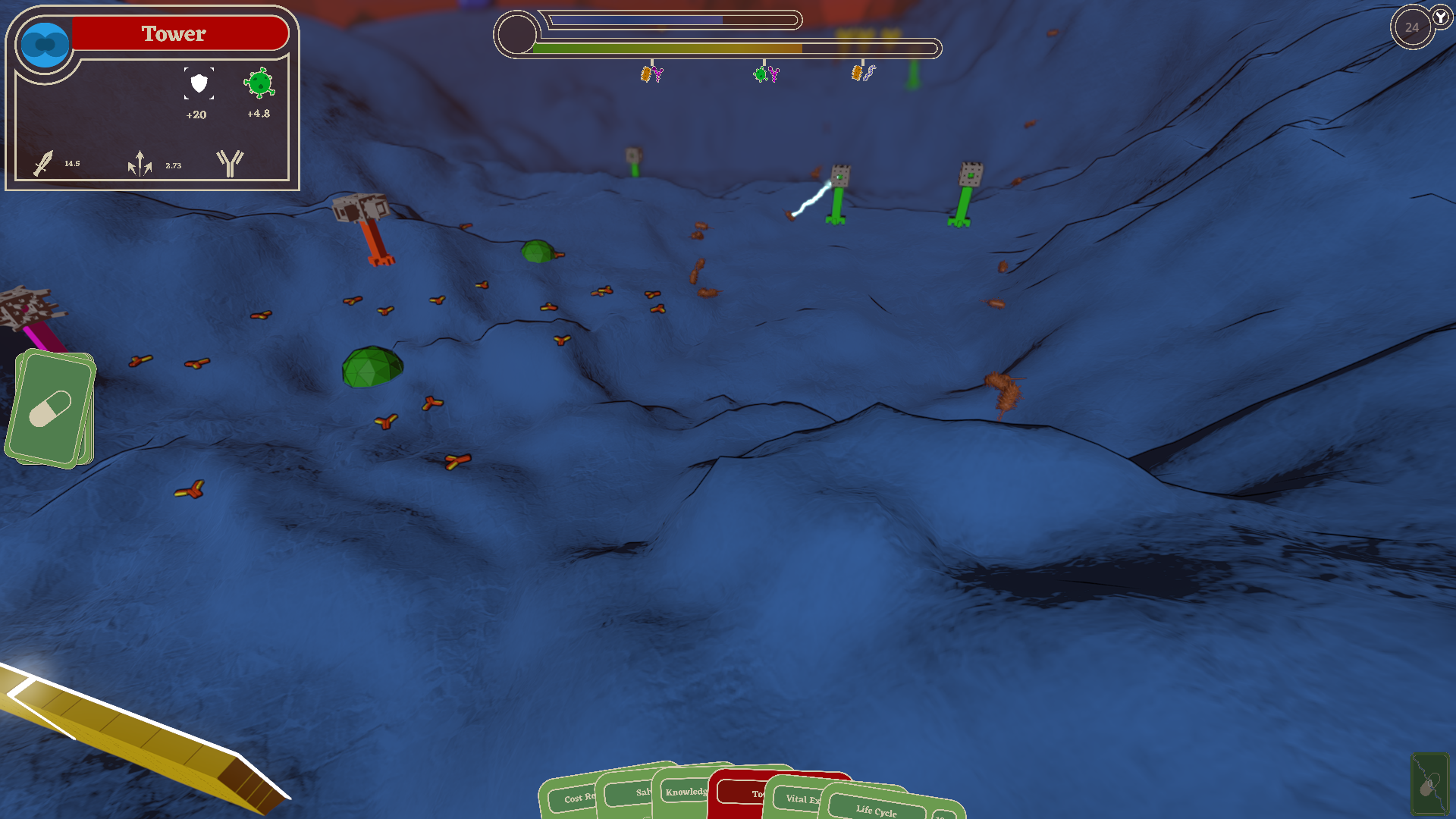Screen dimensions: 1456x819
Task: Click the triple-arrow range stat icon
Action: point(140,163)
